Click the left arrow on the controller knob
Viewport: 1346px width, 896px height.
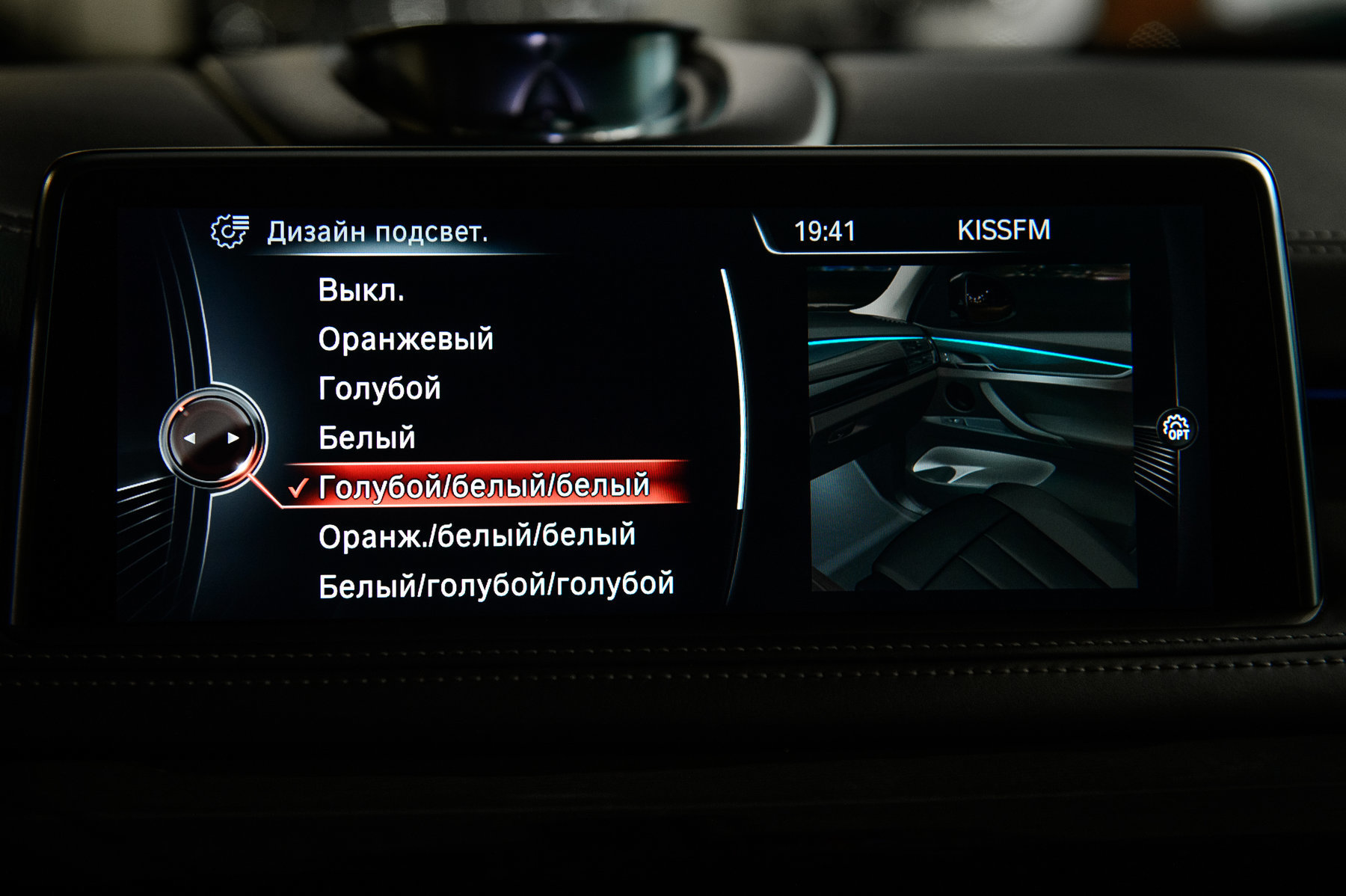coord(190,438)
